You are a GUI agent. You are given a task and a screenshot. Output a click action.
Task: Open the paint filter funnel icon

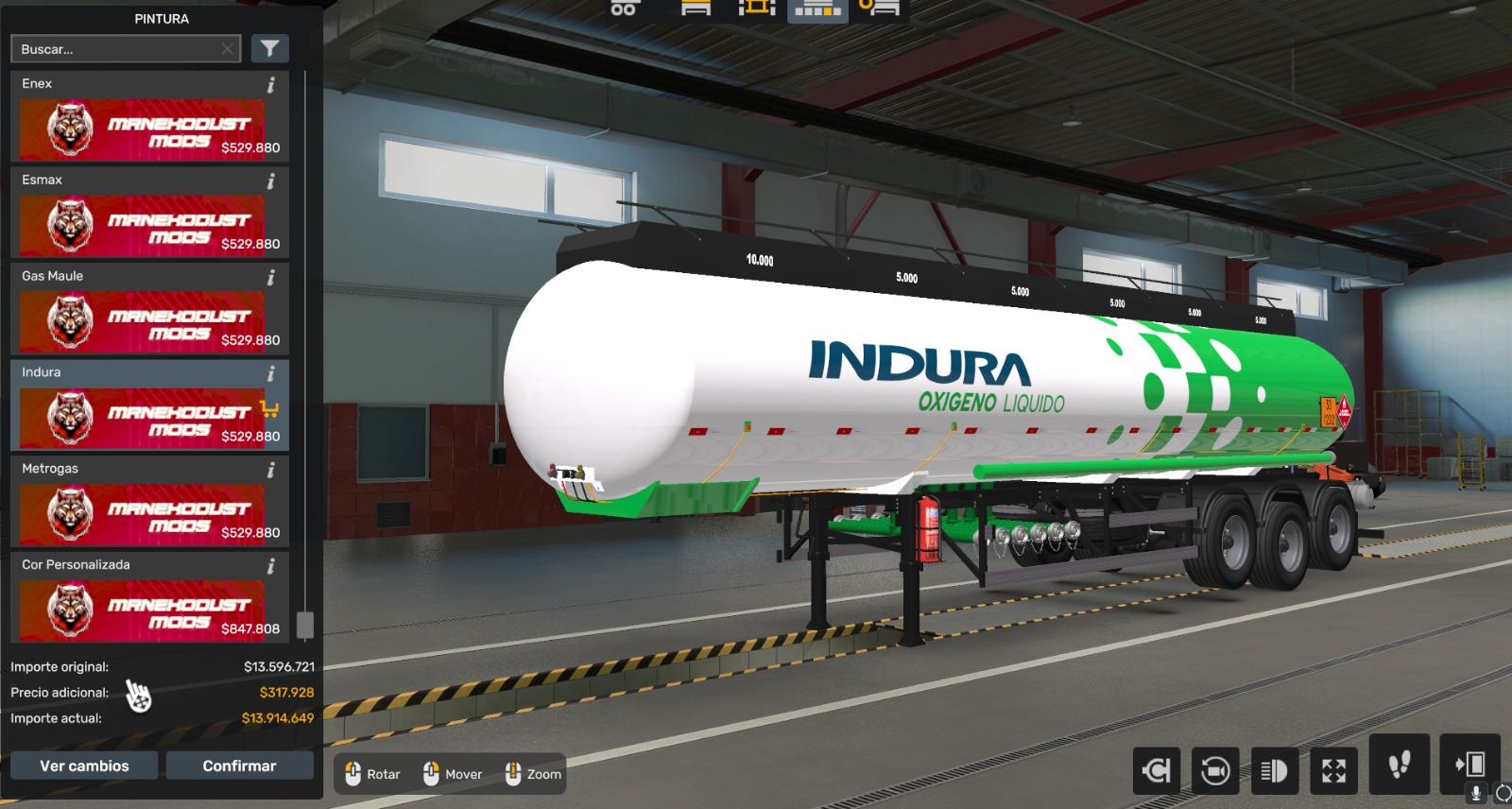(x=270, y=48)
